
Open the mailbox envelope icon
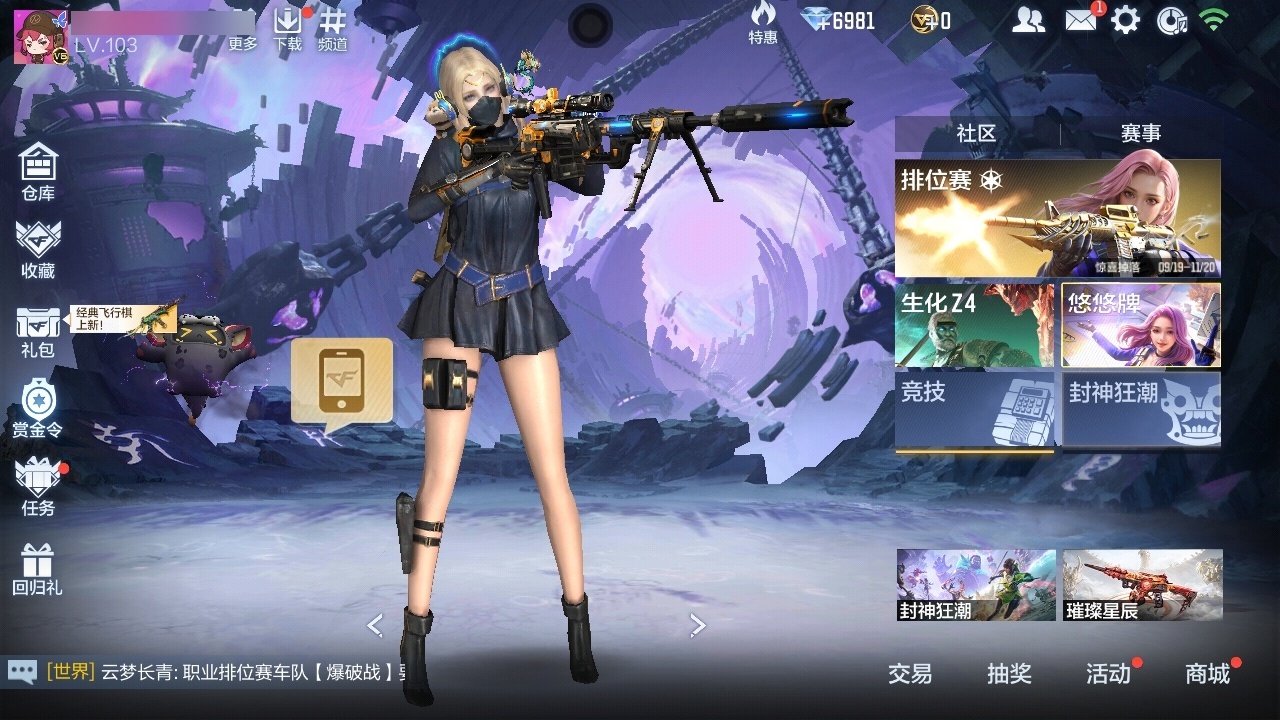1080,20
